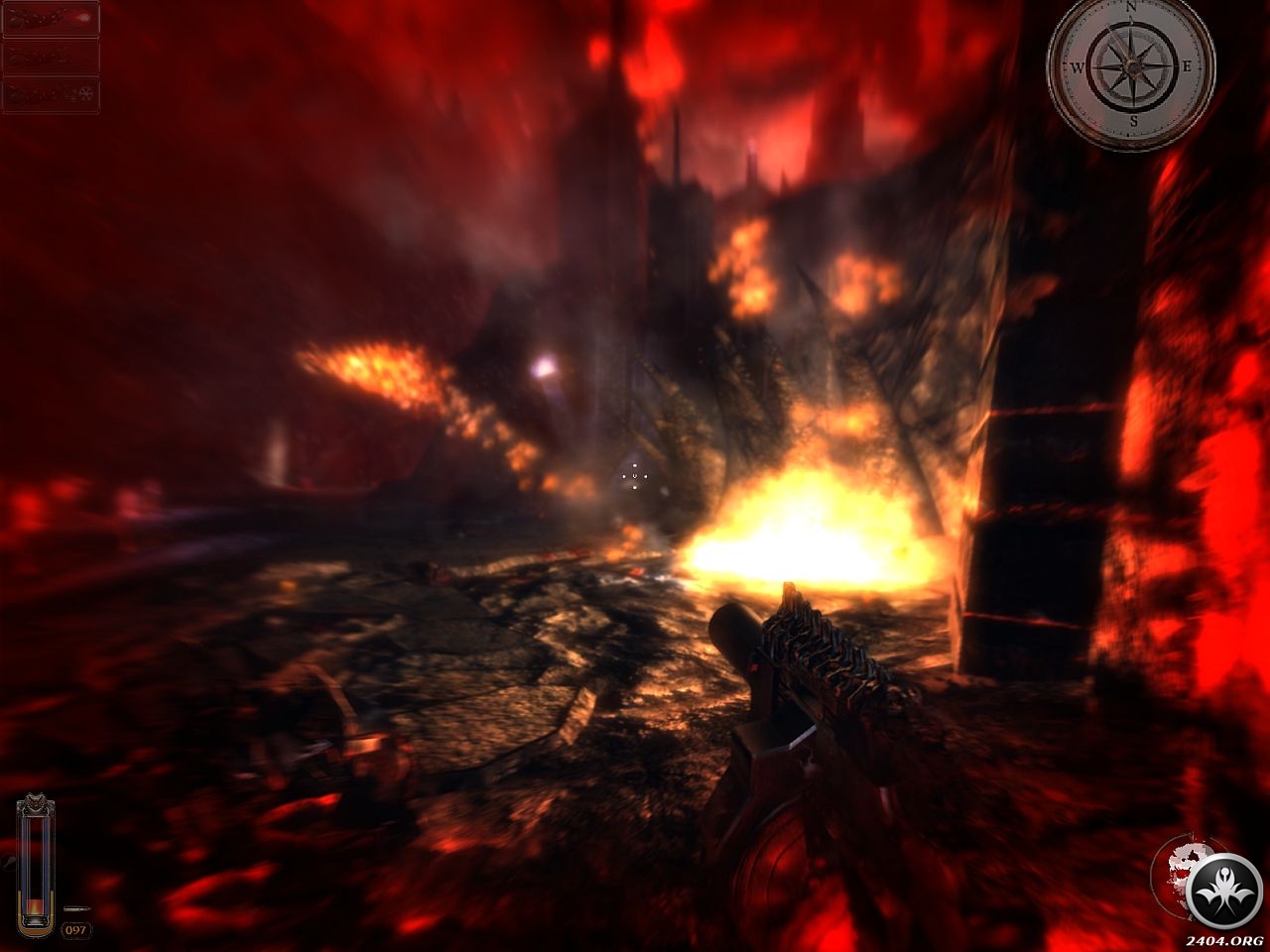Choose the weapon slot with the wheel icon
1270x952 pixels.
51,95
